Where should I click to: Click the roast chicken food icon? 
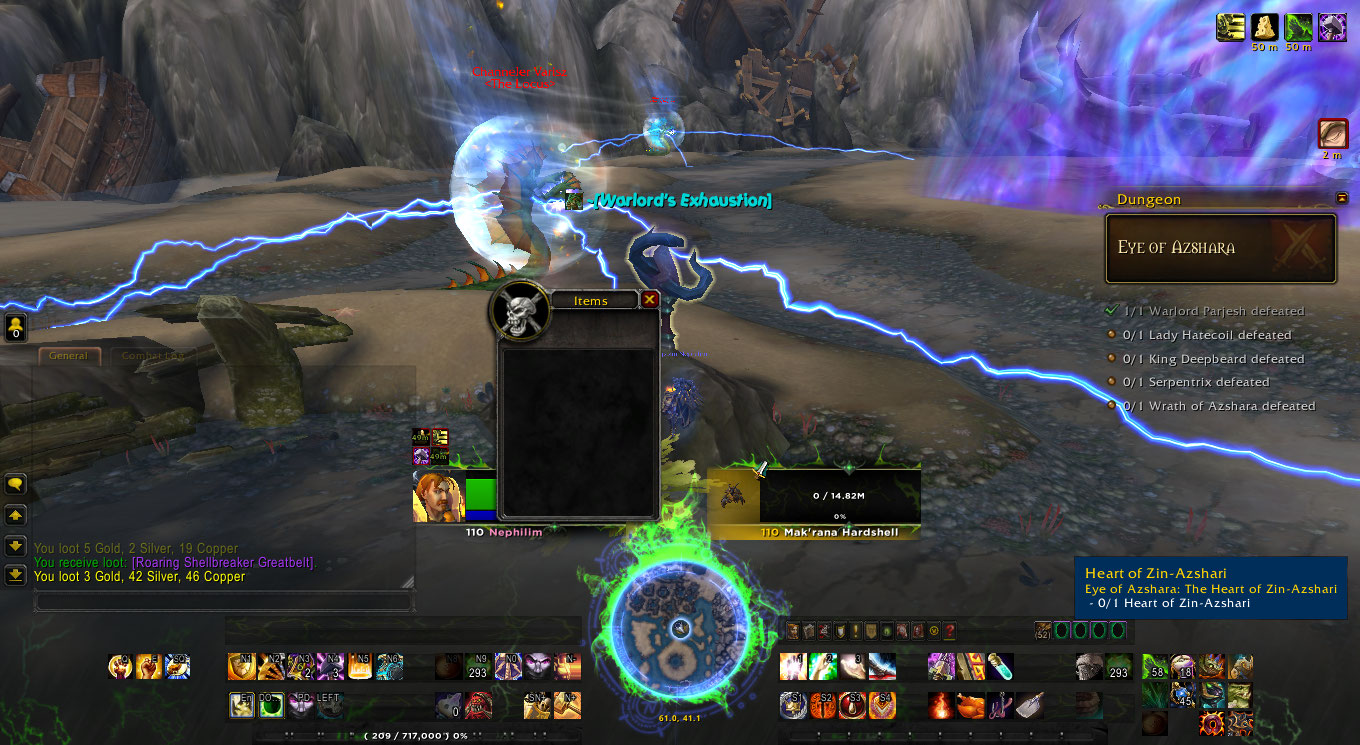(x=969, y=703)
